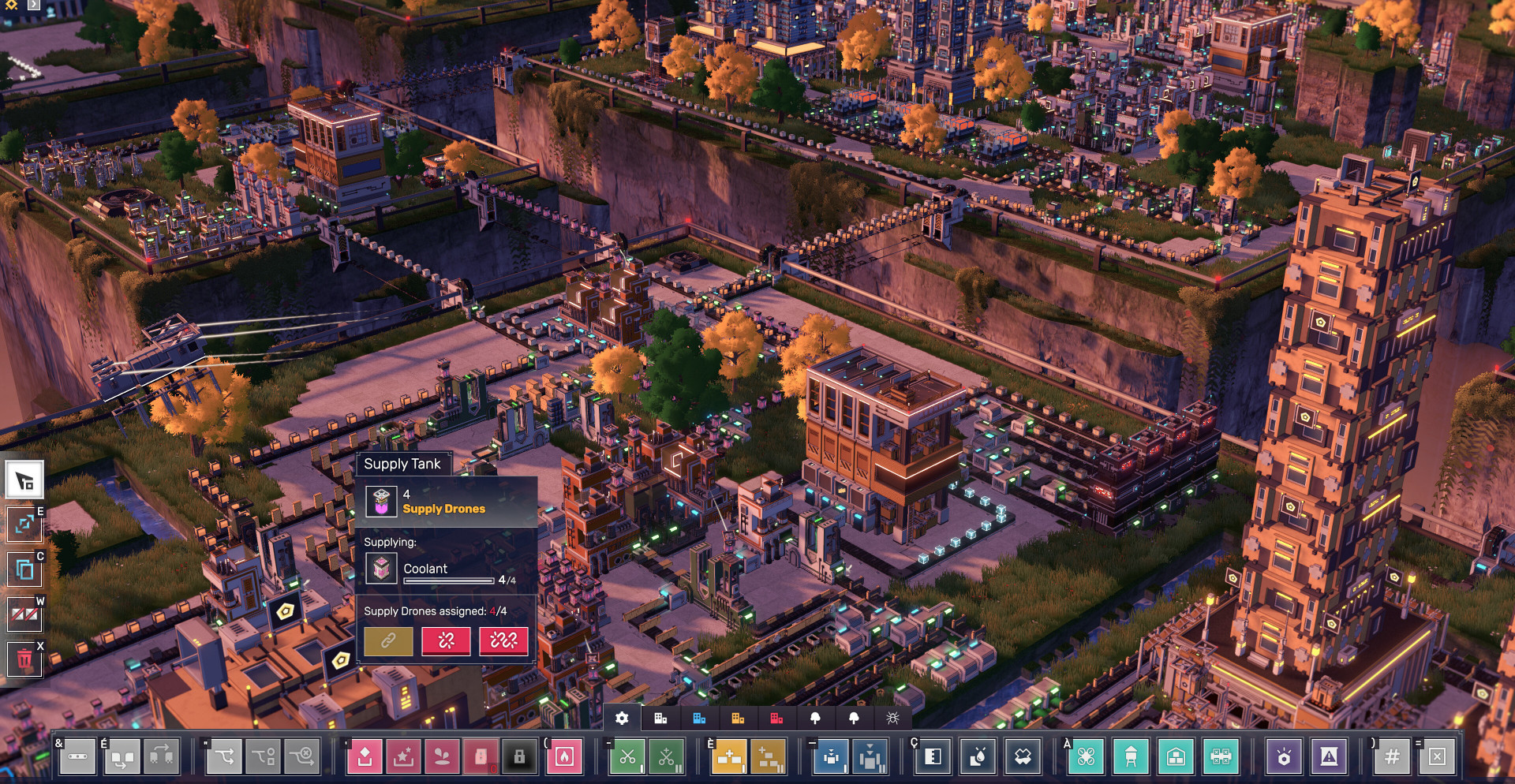Choose the copy tool
The height and width of the screenshot is (784, 1515).
click(24, 568)
